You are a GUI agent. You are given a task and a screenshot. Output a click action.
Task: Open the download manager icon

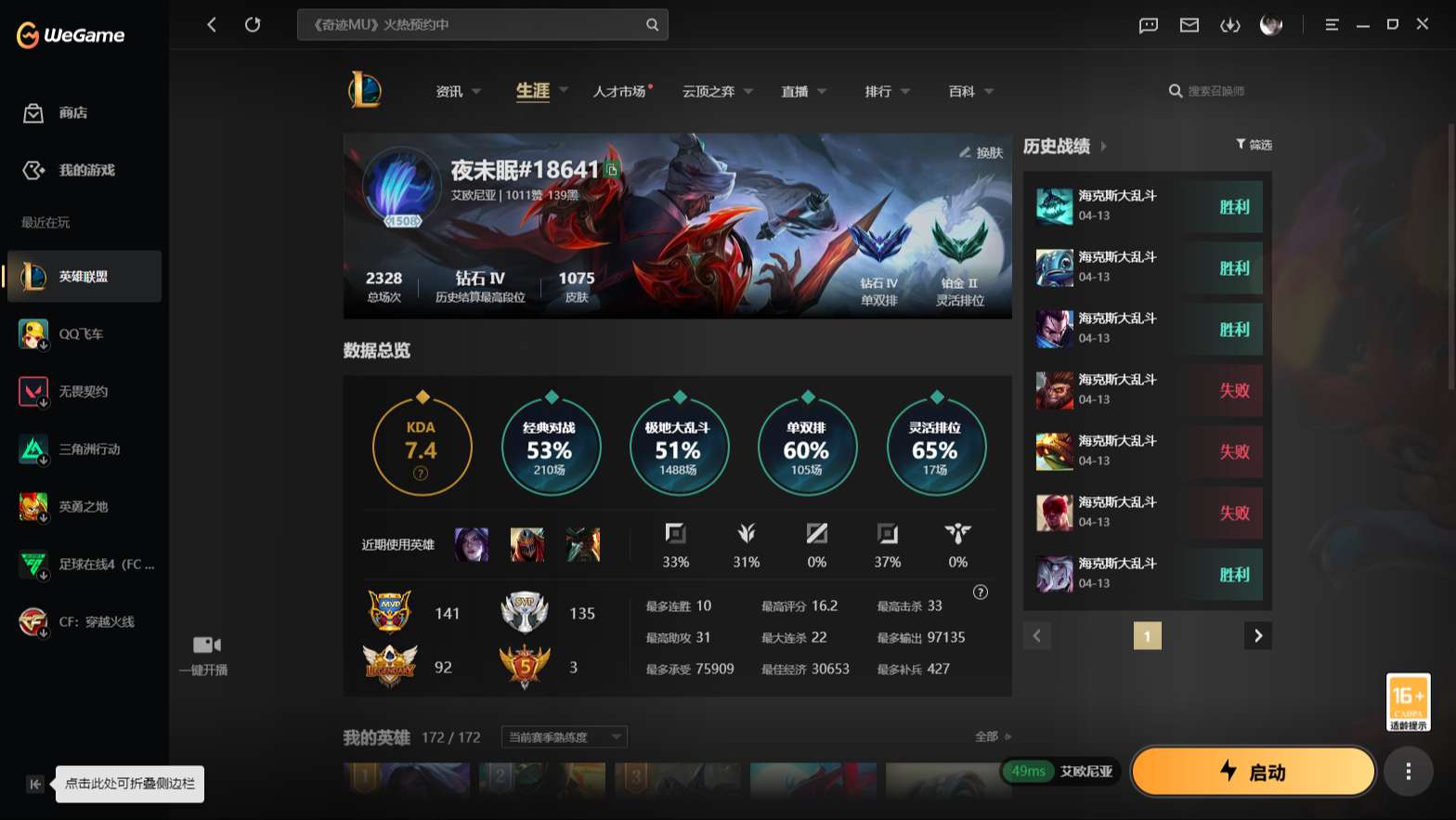pos(1230,25)
